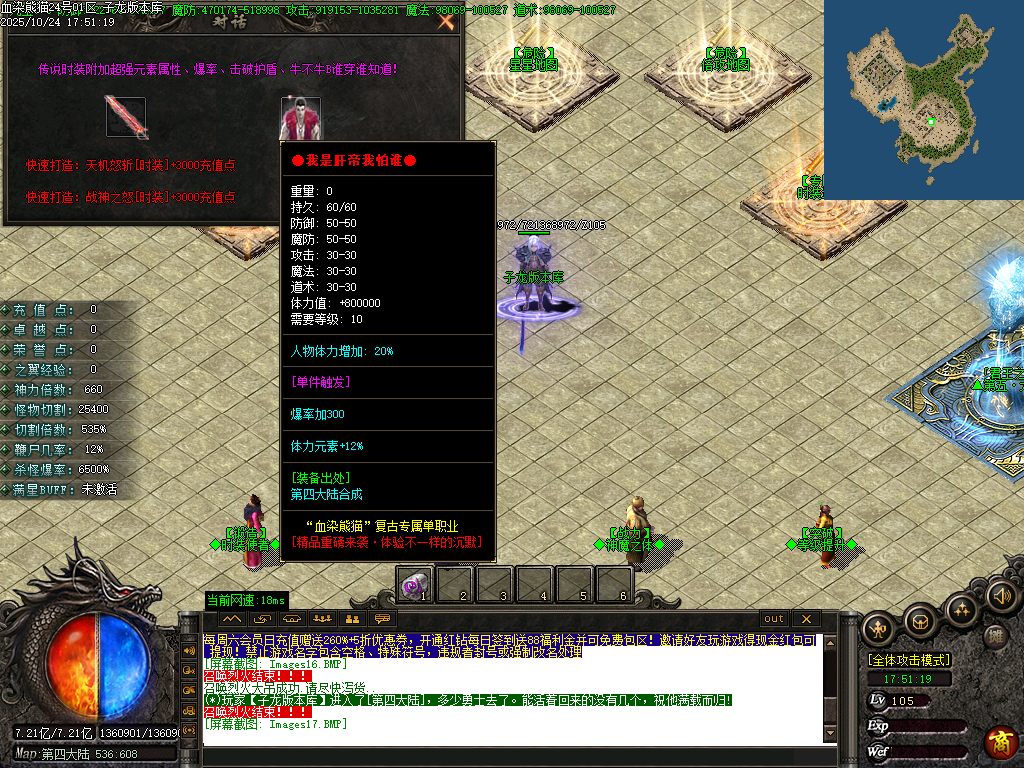
Task: Click the chat panel 'out' button
Action: (x=774, y=619)
